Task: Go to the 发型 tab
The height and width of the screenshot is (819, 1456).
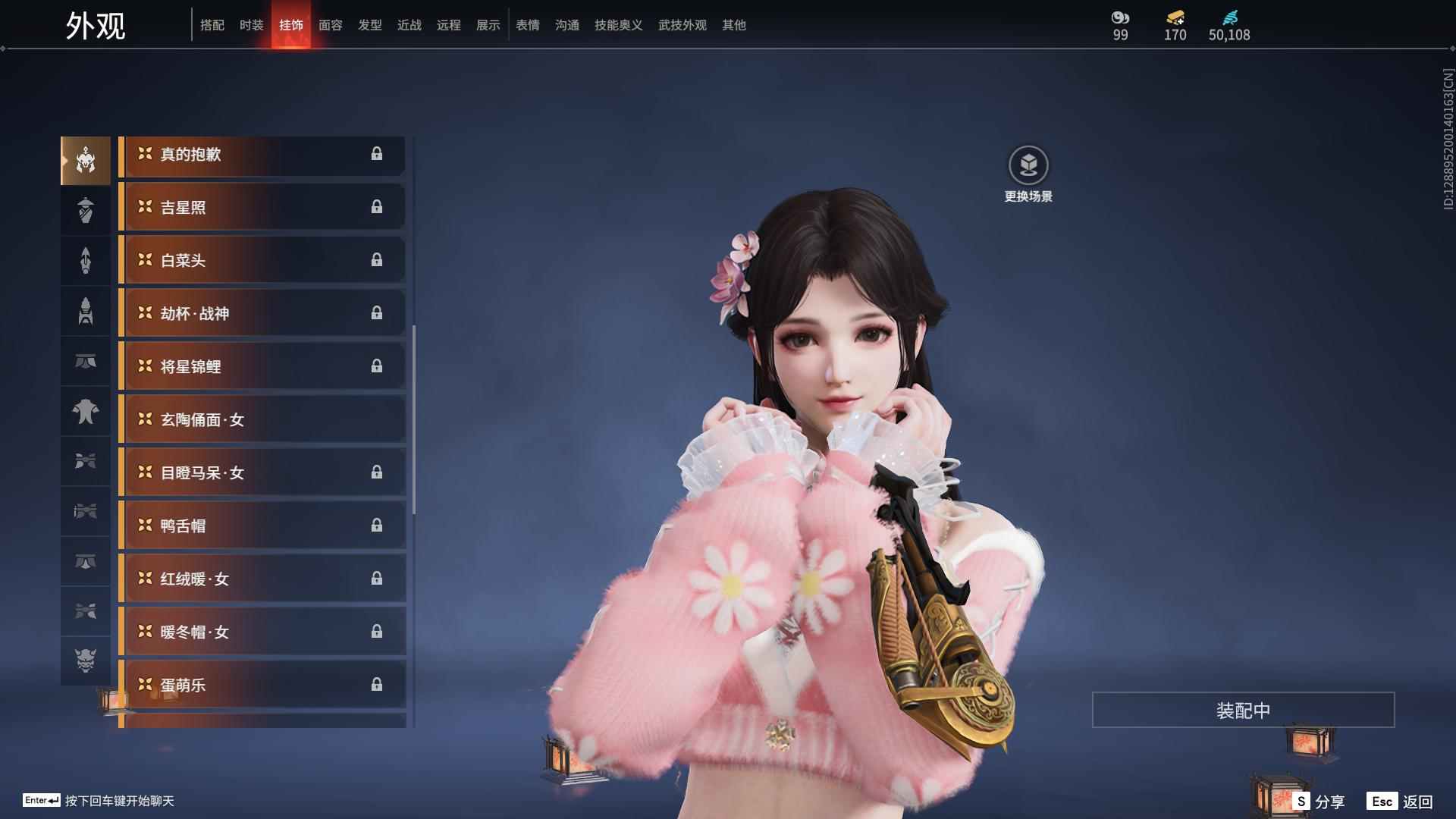Action: [x=370, y=25]
